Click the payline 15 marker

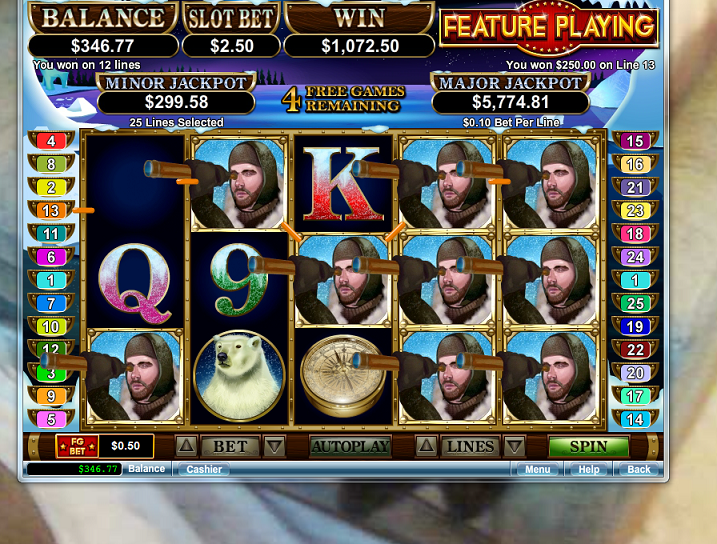point(634,141)
